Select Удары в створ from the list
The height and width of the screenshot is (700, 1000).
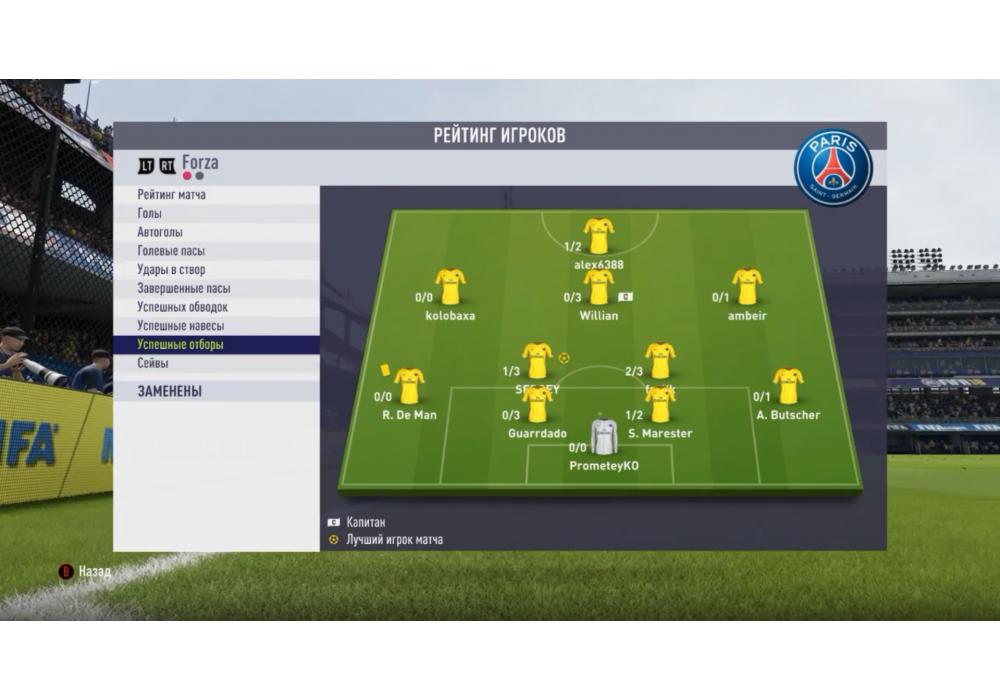pos(171,270)
